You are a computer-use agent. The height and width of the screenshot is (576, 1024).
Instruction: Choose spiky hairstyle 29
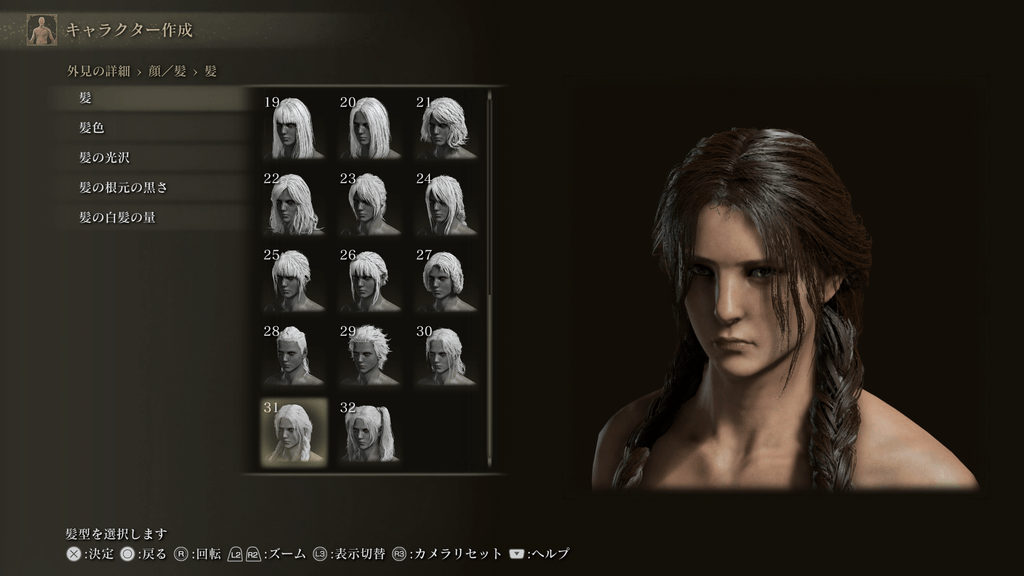pos(370,355)
